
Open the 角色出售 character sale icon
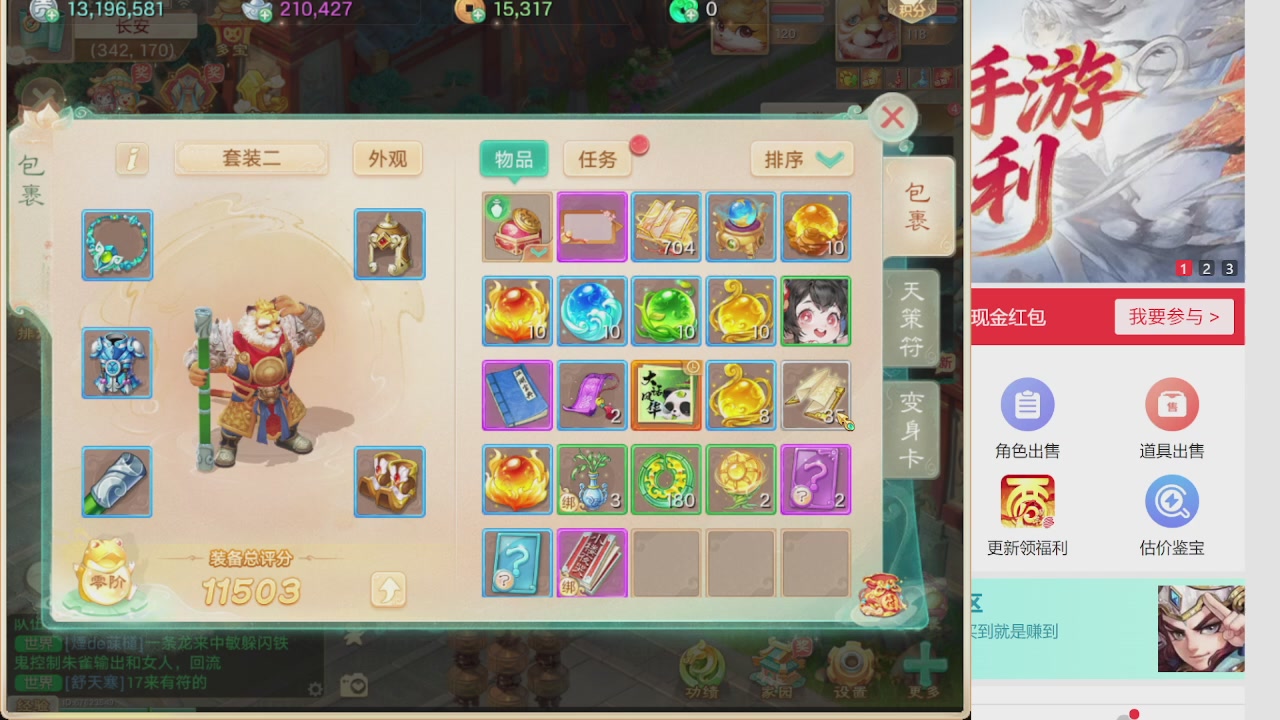coord(1027,404)
